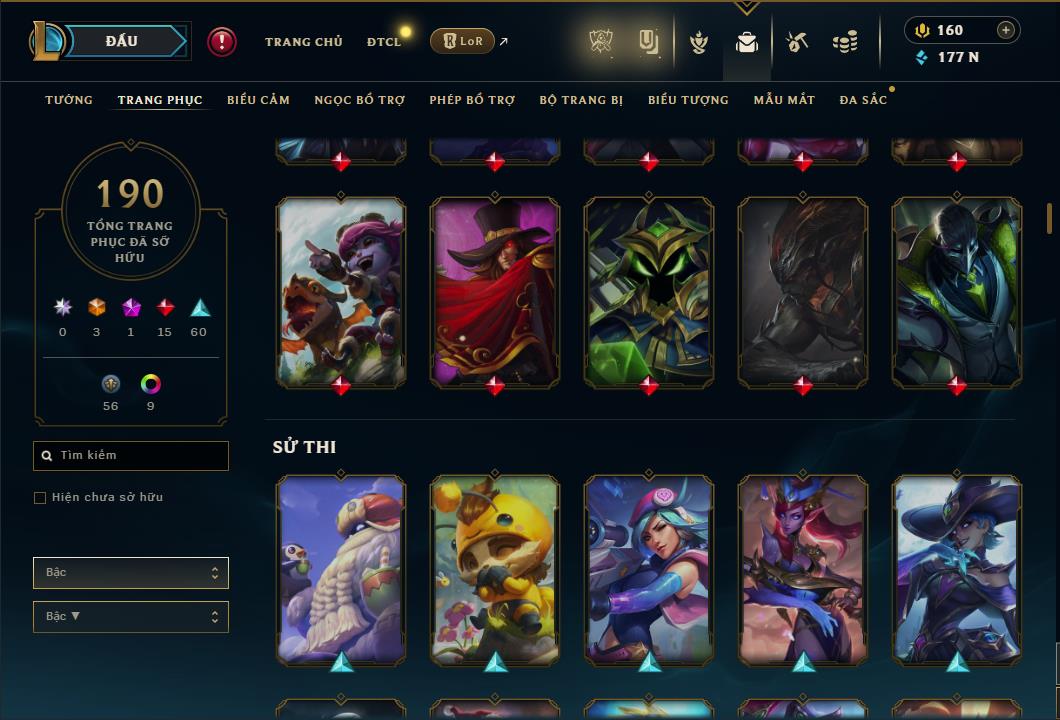Switch to the MẪU MẮT tab

point(784,100)
